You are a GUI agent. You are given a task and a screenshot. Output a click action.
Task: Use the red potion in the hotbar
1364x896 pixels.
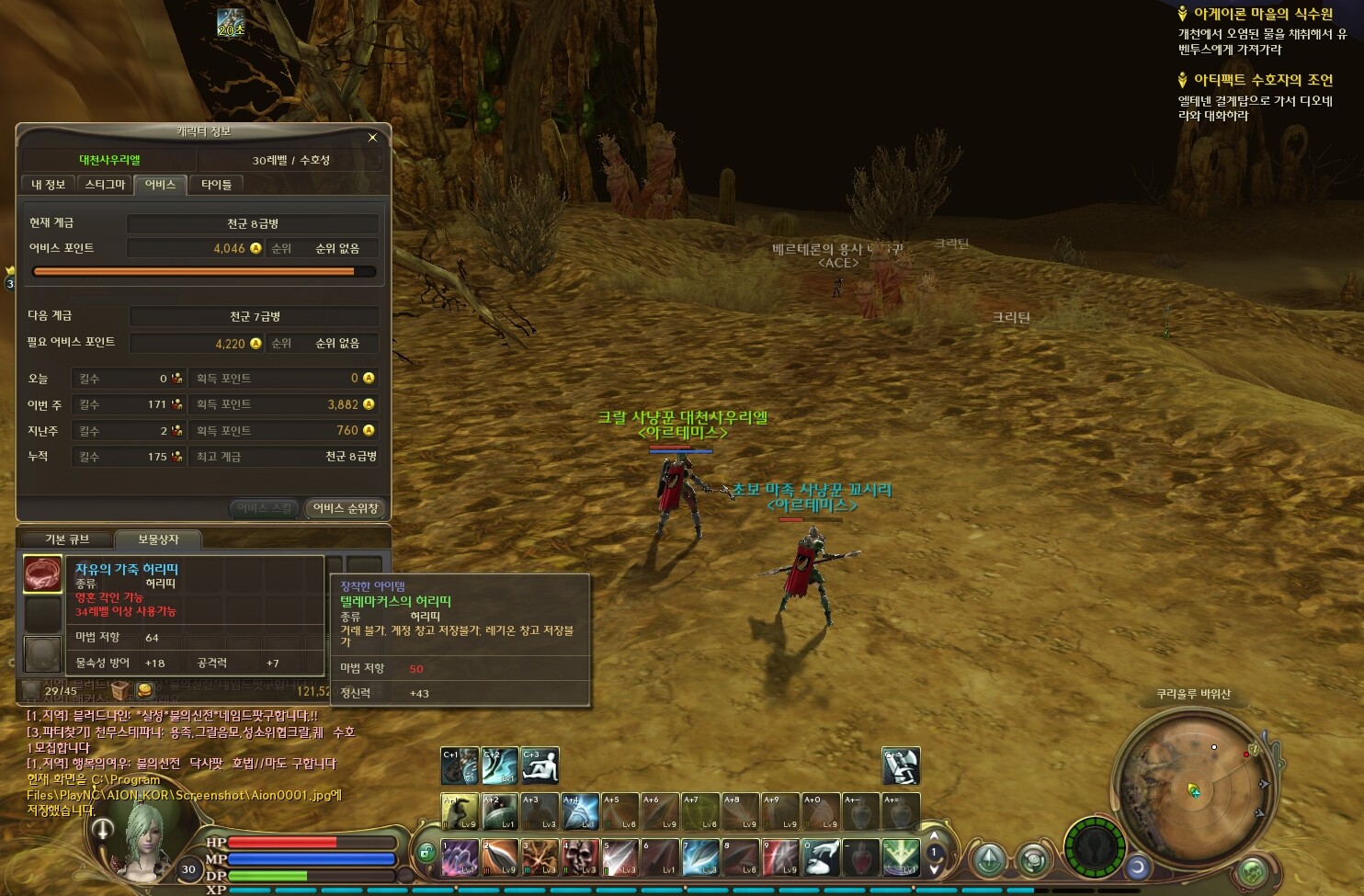860,857
